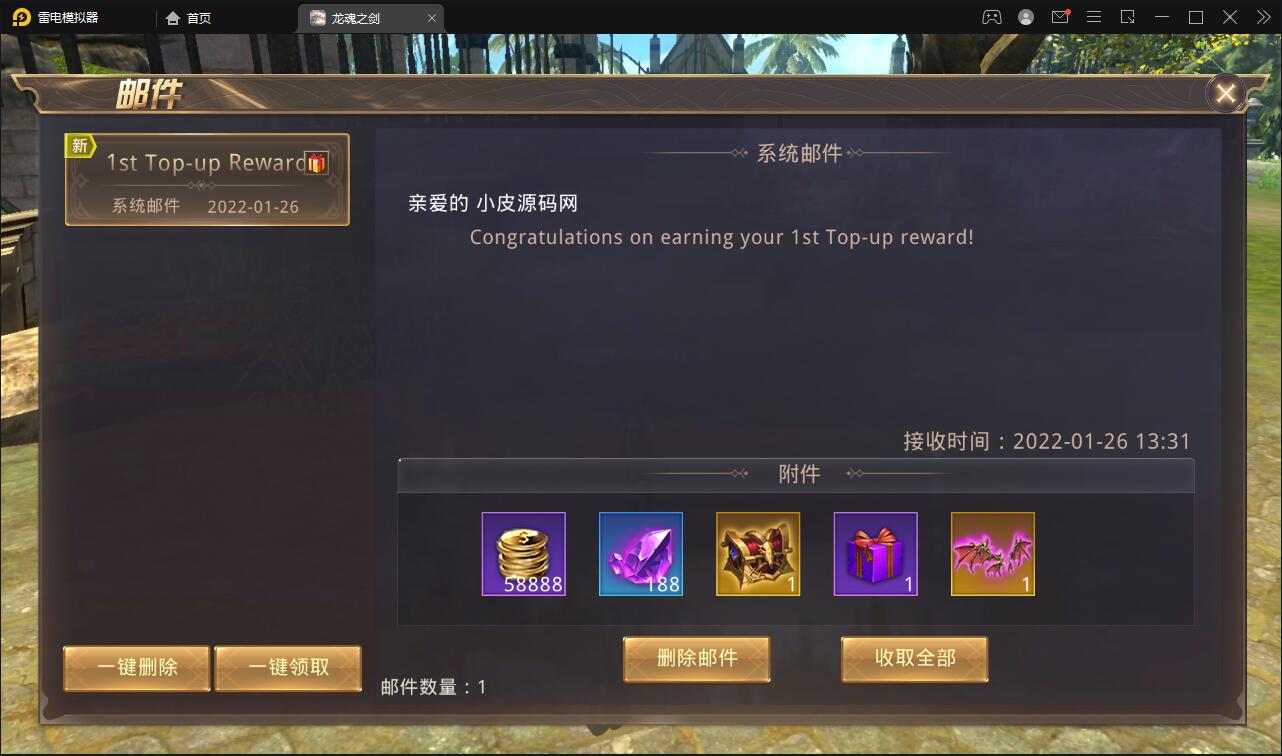Select the purple gift box attachment
The width and height of the screenshot is (1282, 756).
click(x=875, y=554)
